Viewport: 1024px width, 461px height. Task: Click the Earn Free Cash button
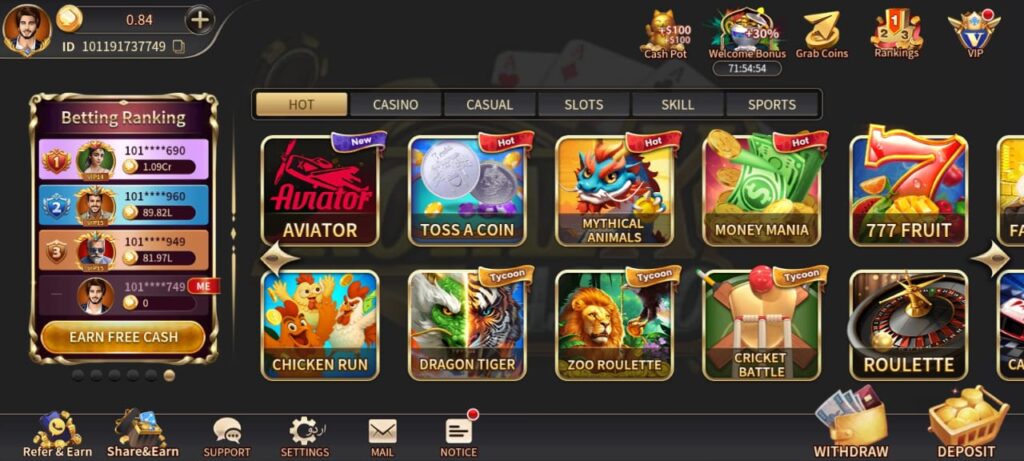[123, 337]
